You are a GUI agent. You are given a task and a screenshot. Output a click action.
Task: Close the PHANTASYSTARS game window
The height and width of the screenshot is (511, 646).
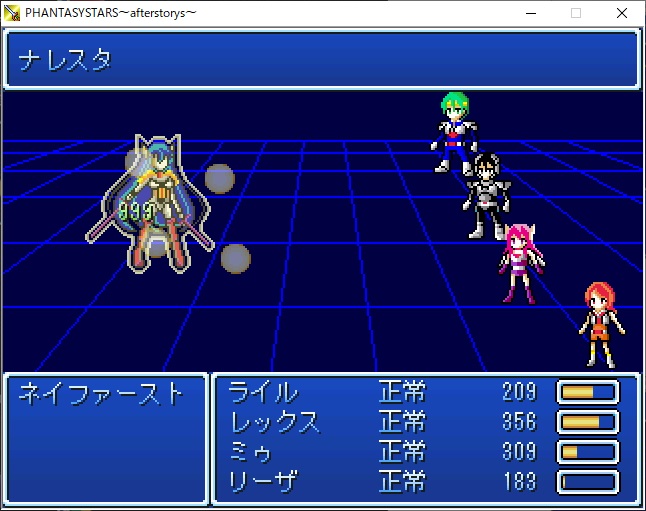(622, 13)
